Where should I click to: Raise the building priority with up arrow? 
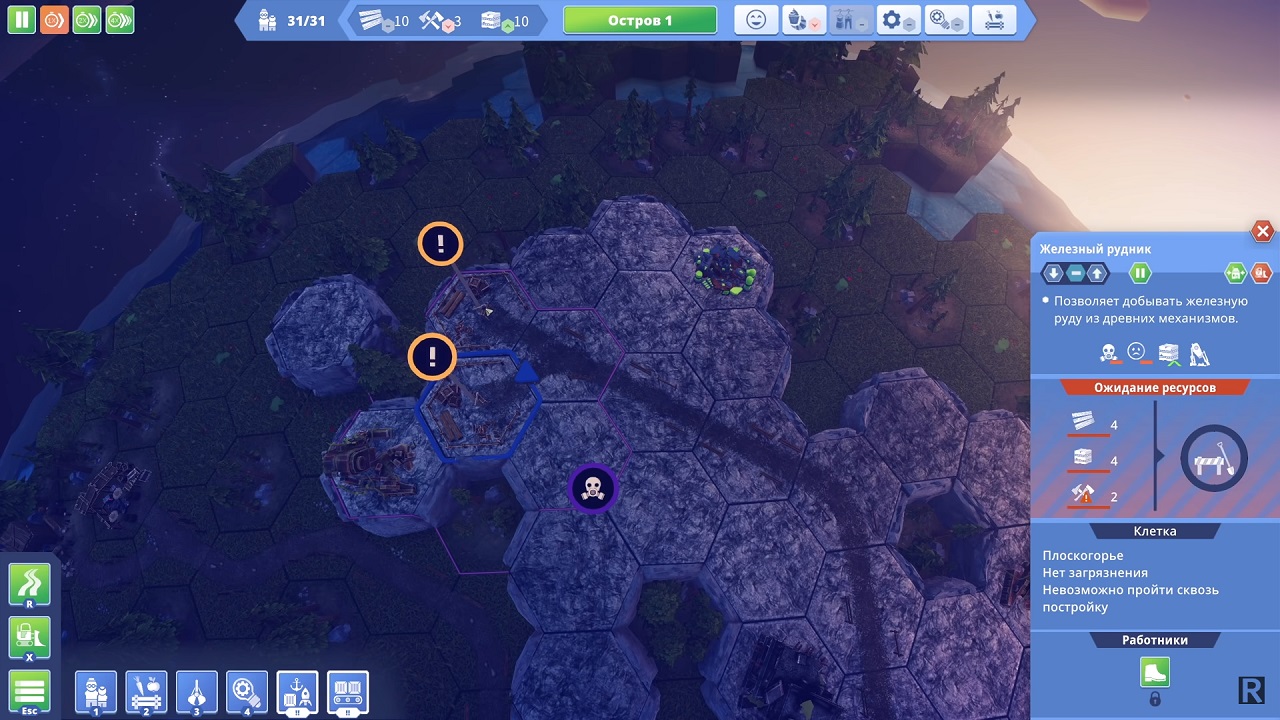pos(1098,272)
